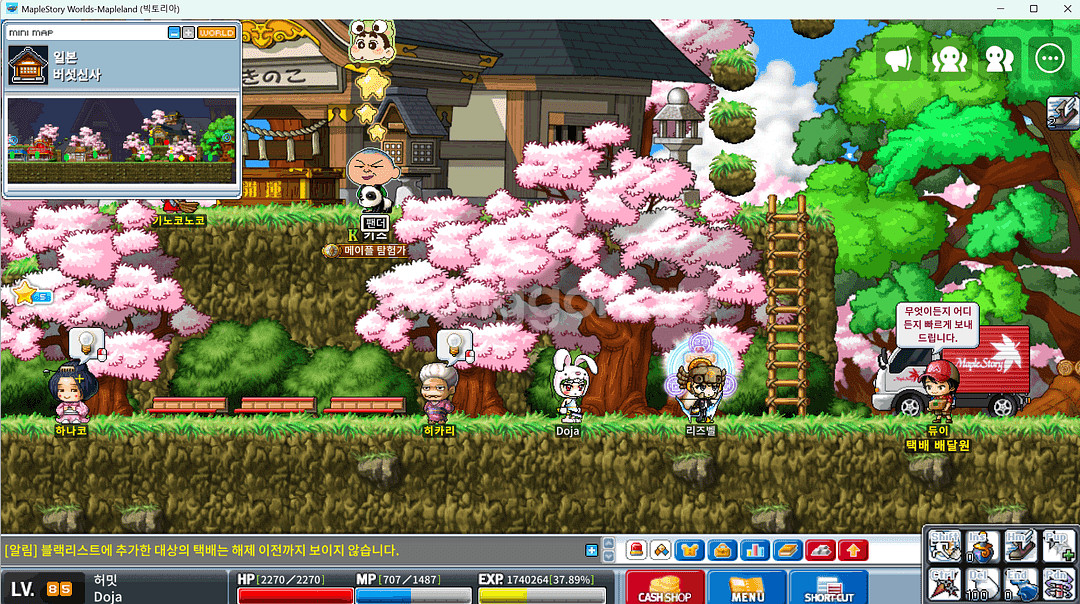This screenshot has height=604, width=1080.
Task: Open the skill book icon
Action: [788, 550]
